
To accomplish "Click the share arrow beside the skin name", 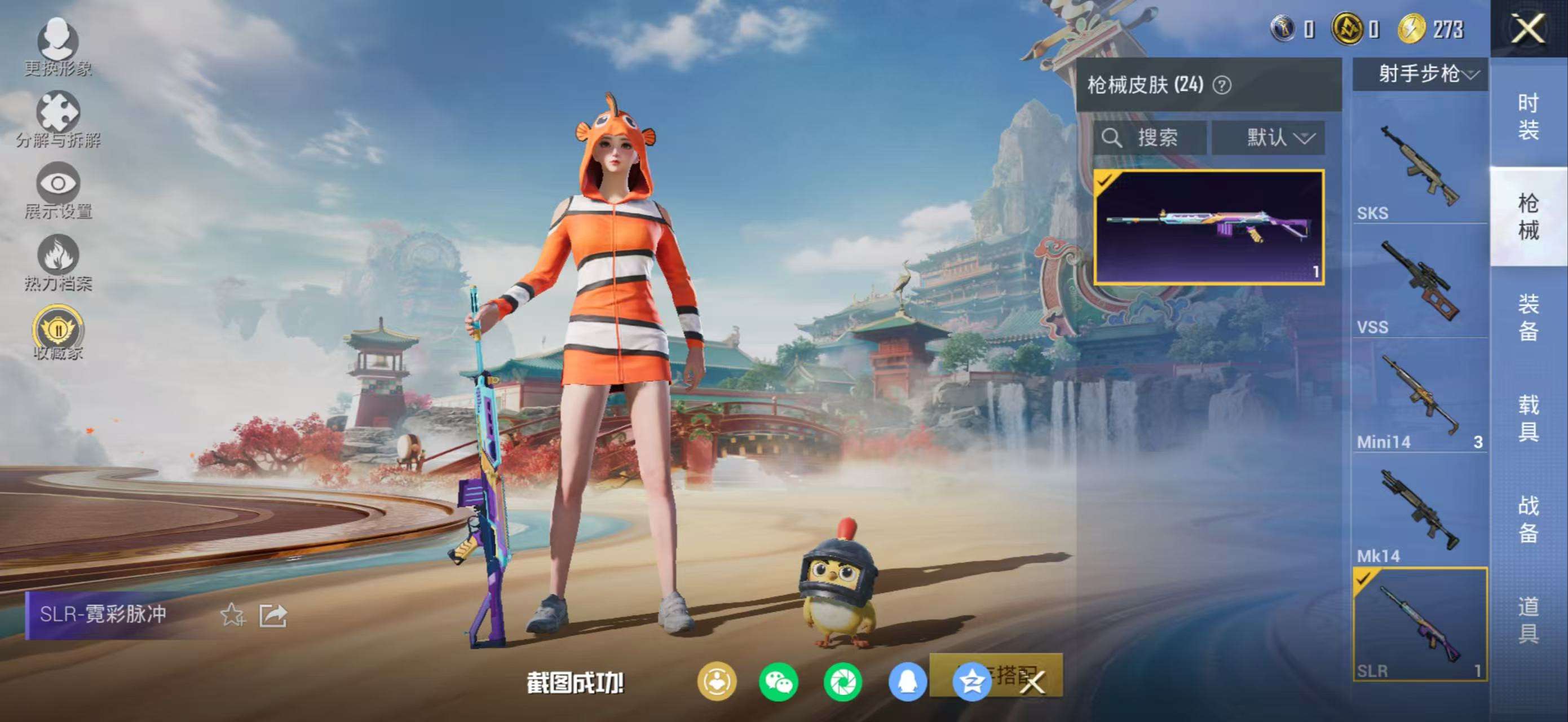I will point(273,615).
